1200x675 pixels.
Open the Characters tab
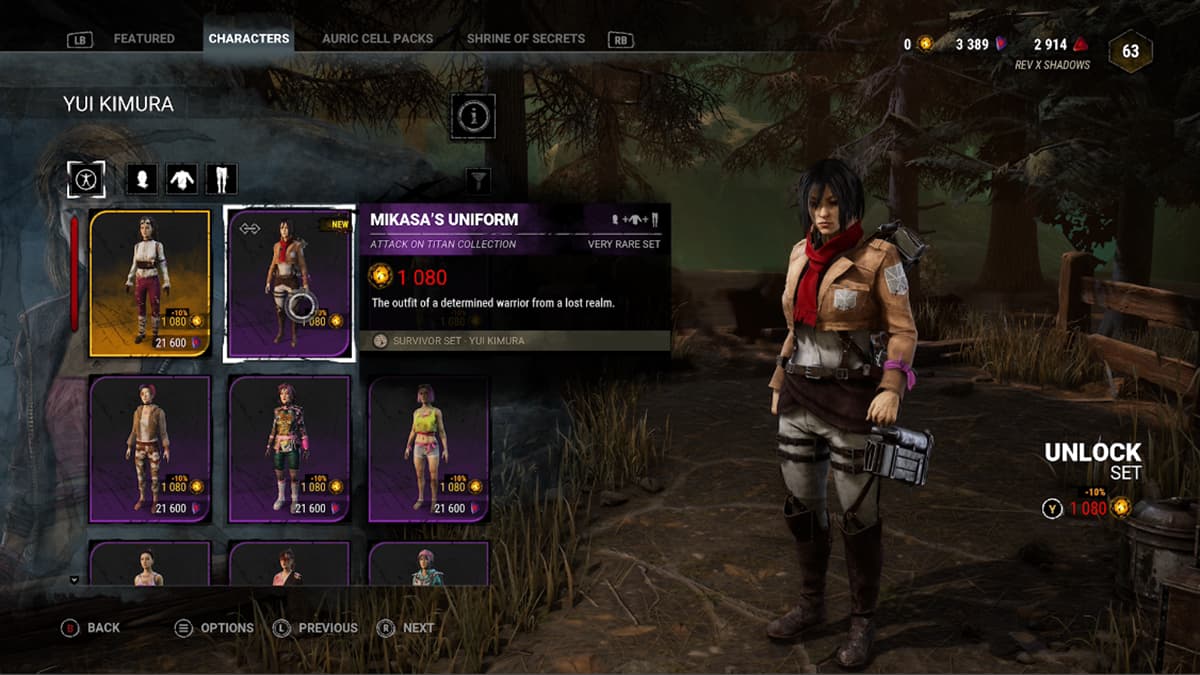point(249,39)
